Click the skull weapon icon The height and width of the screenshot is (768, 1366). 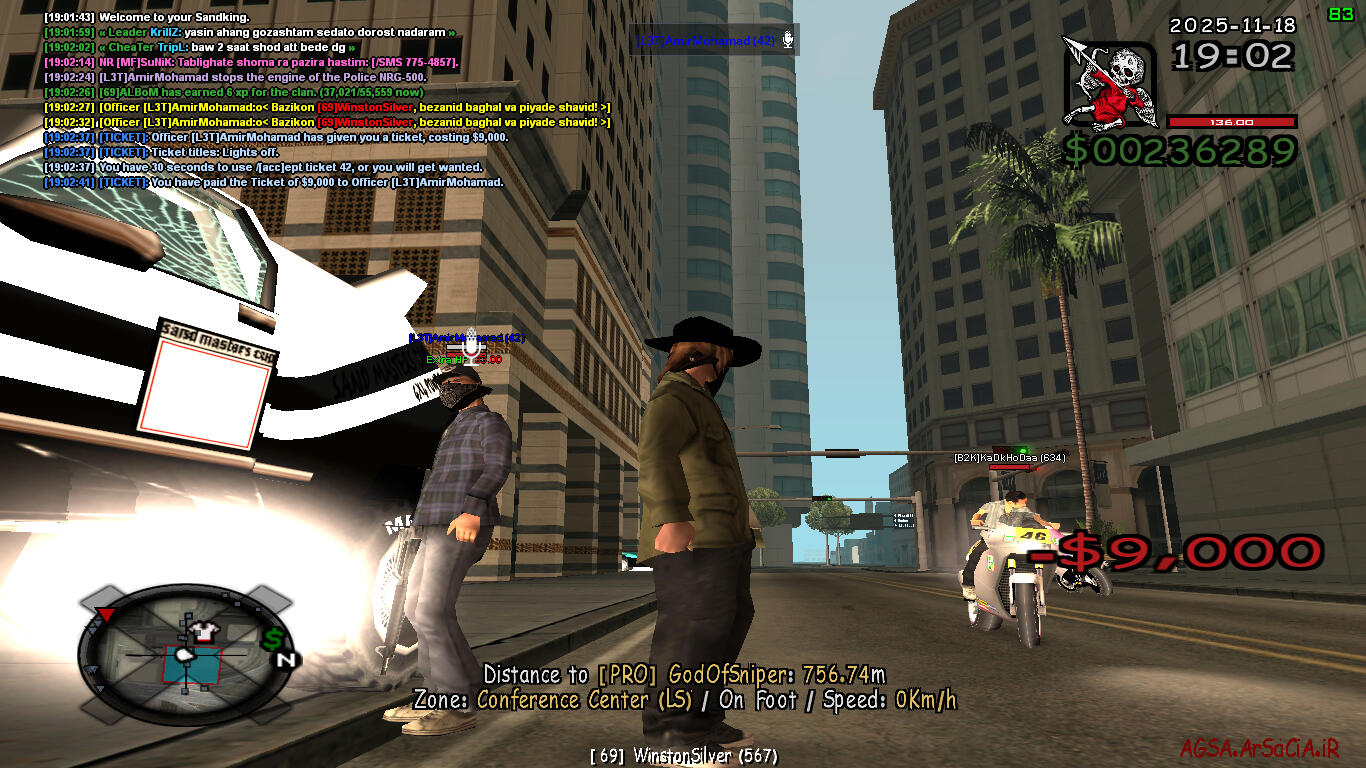pos(1110,85)
